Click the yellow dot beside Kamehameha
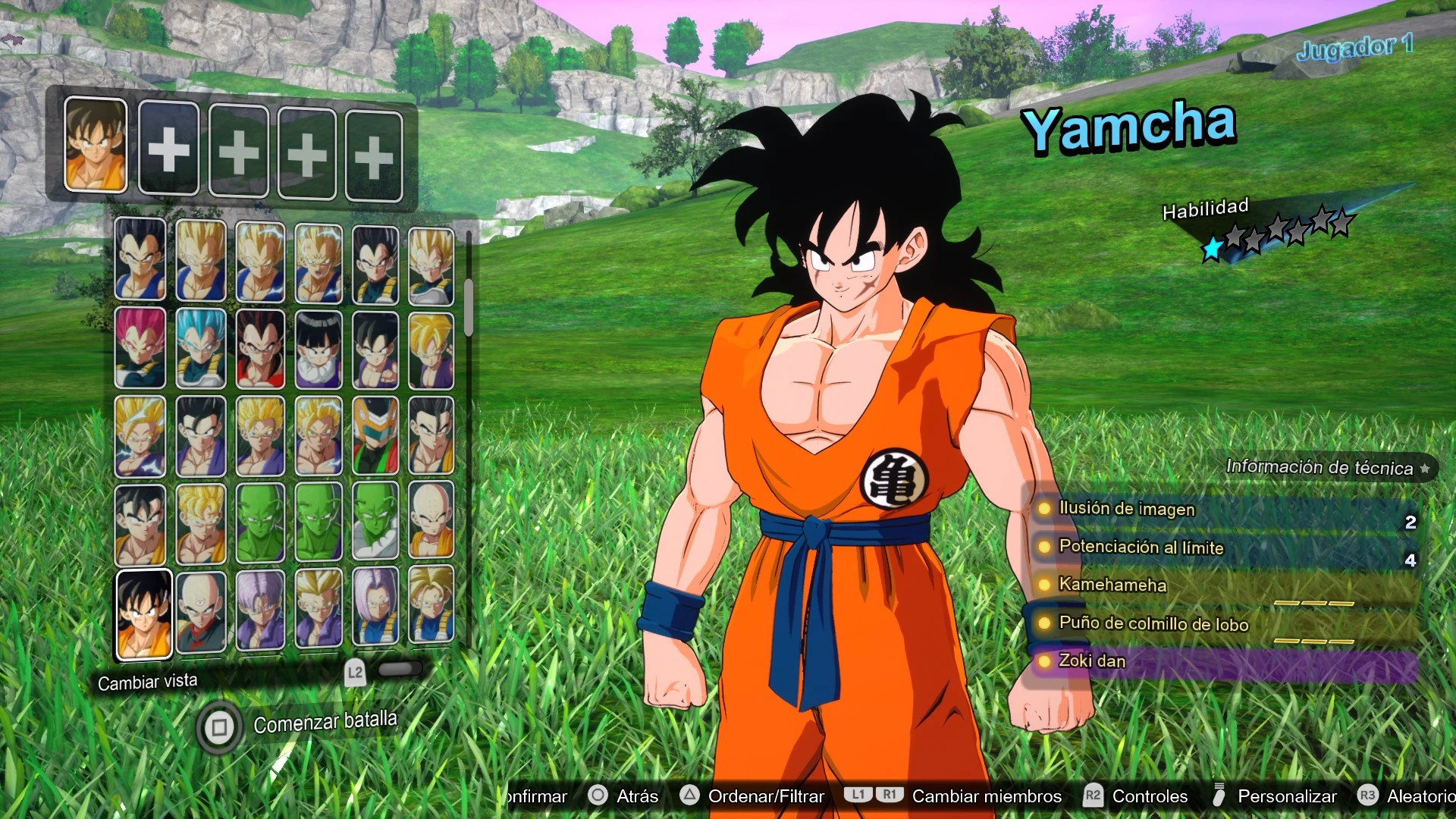 (1045, 585)
